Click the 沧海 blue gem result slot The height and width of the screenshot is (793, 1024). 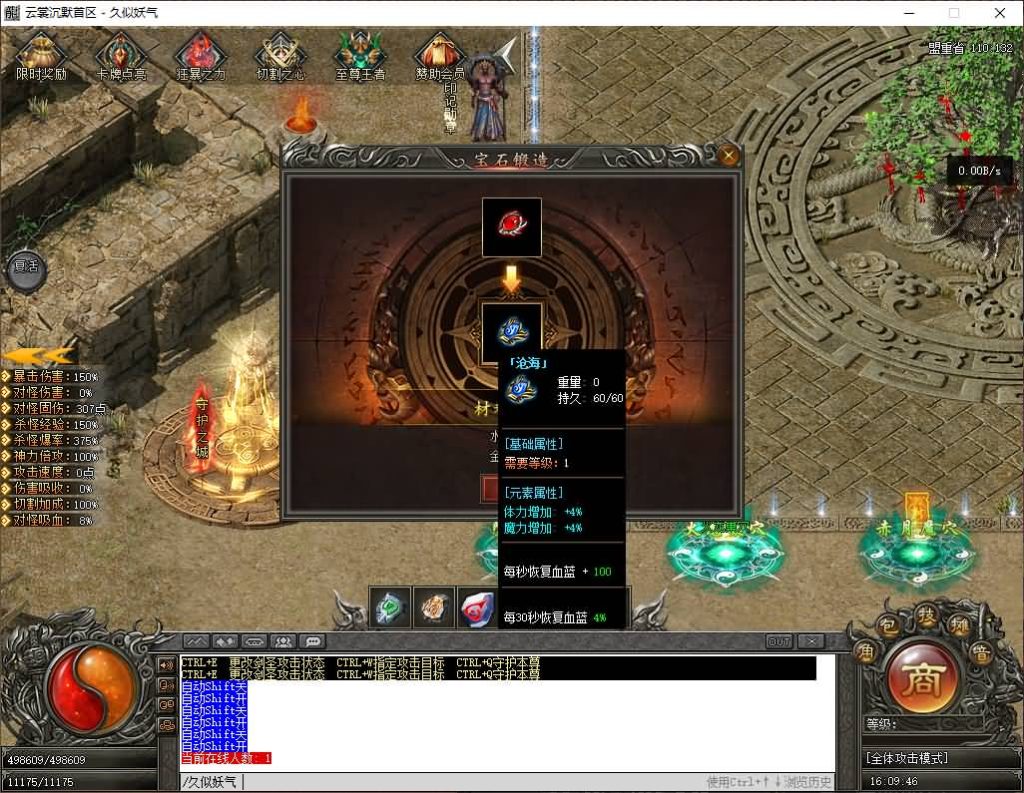coord(512,330)
